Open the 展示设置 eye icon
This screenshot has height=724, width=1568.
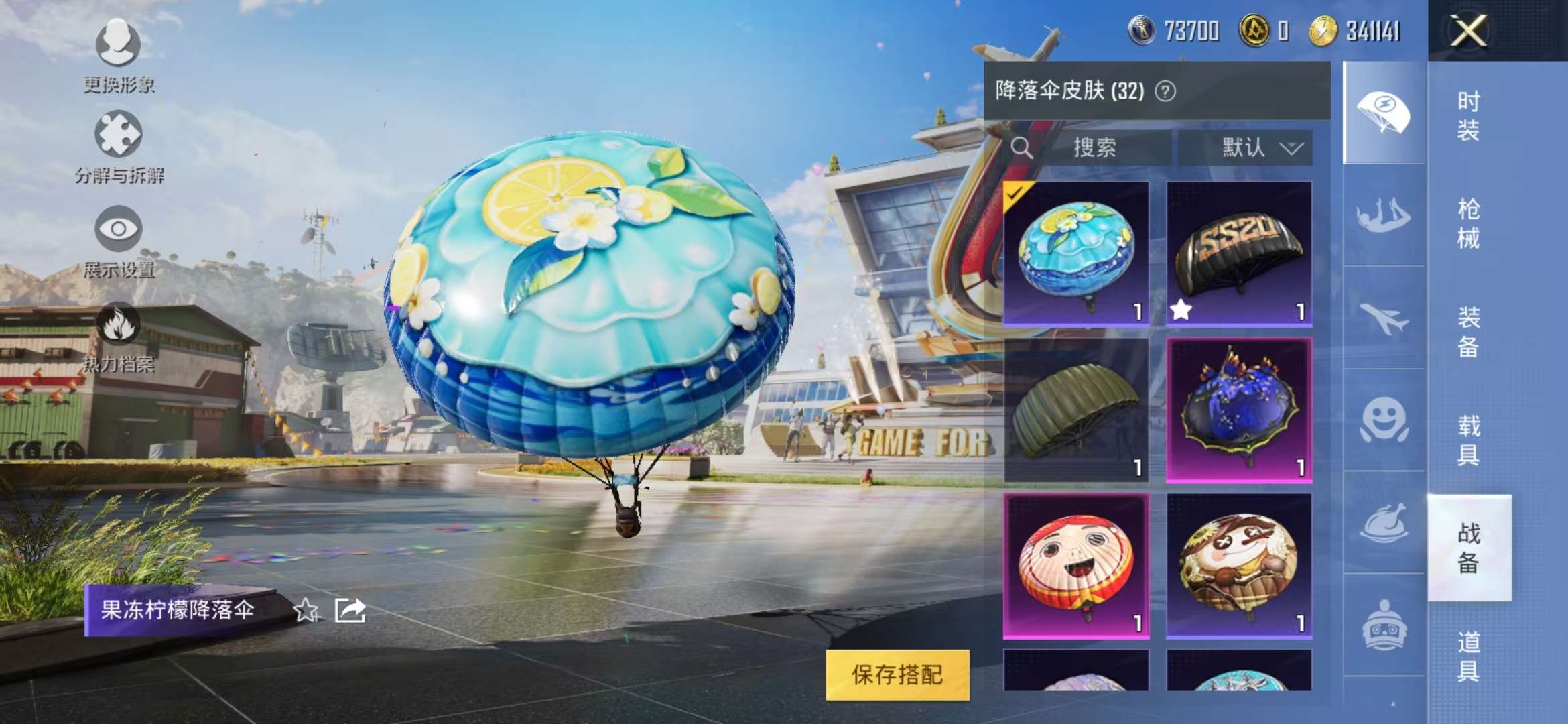119,231
